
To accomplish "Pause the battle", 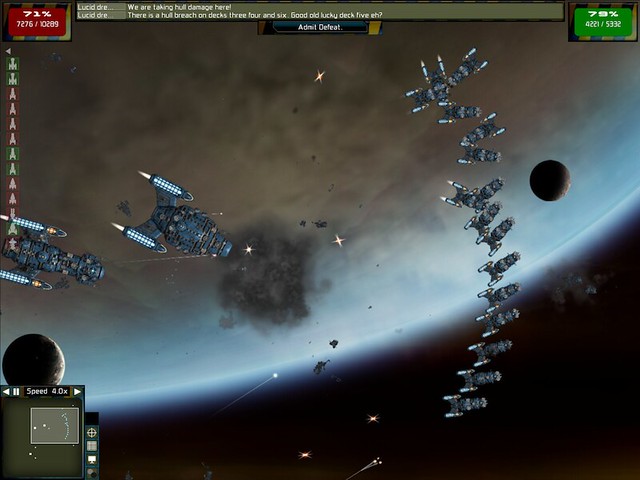I will 16,392.
